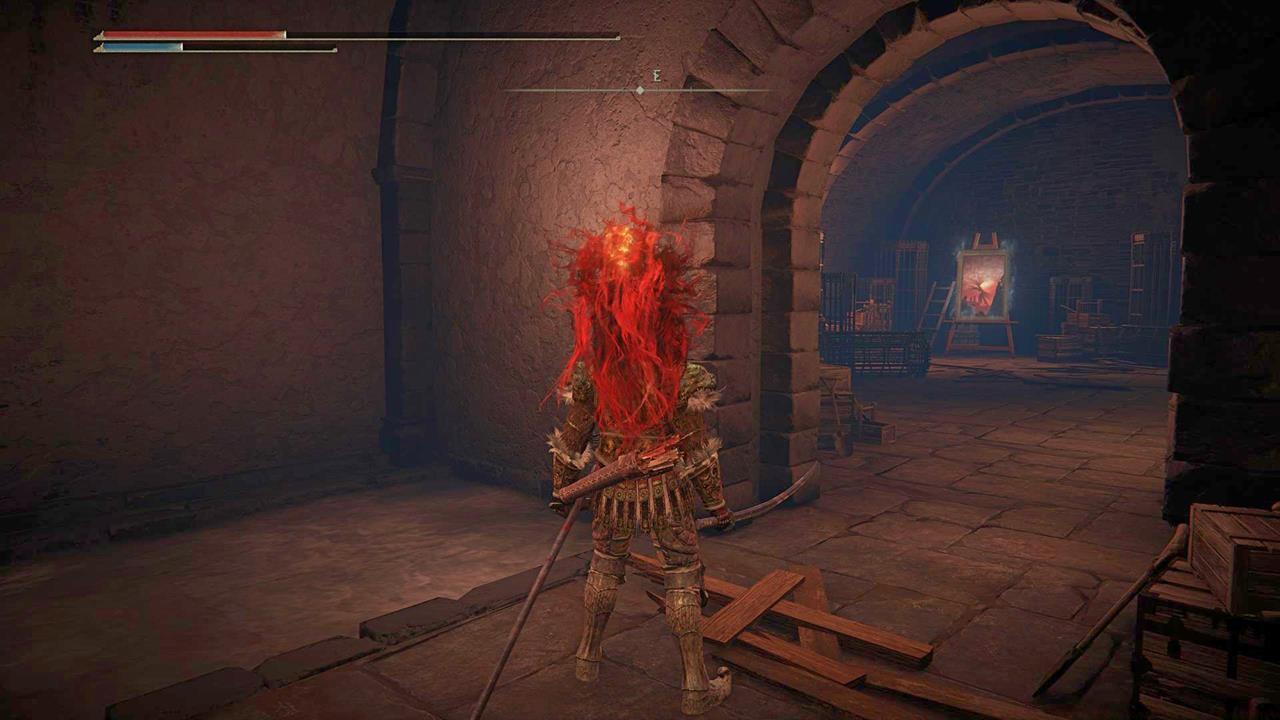The image size is (1280, 720).
Task: Click the compass strip at the top
Action: pyautogui.click(x=640, y=89)
